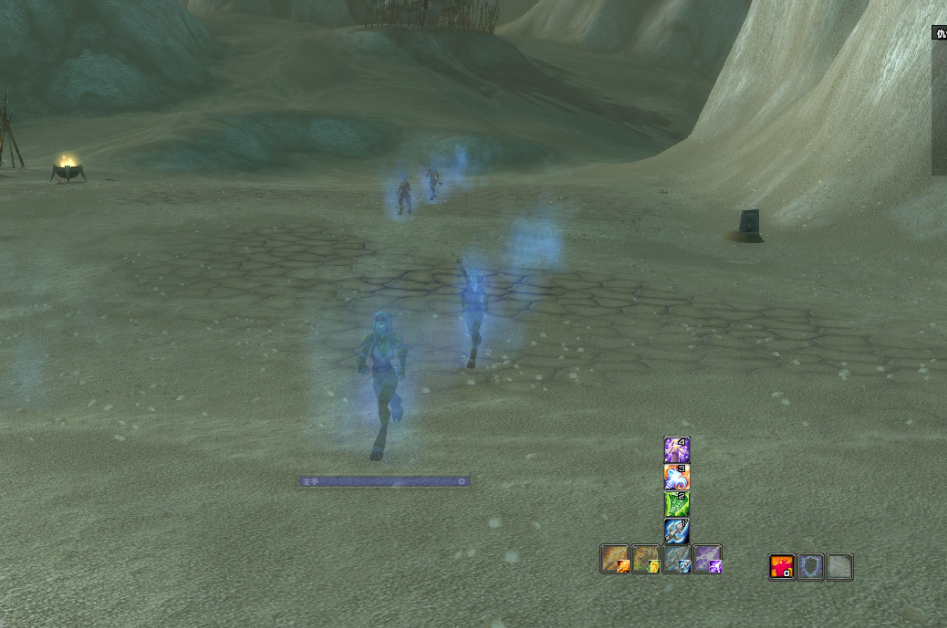The width and height of the screenshot is (947, 628).
Task: Activate the orange and white swirl ability numbered 3
Action: 677,476
